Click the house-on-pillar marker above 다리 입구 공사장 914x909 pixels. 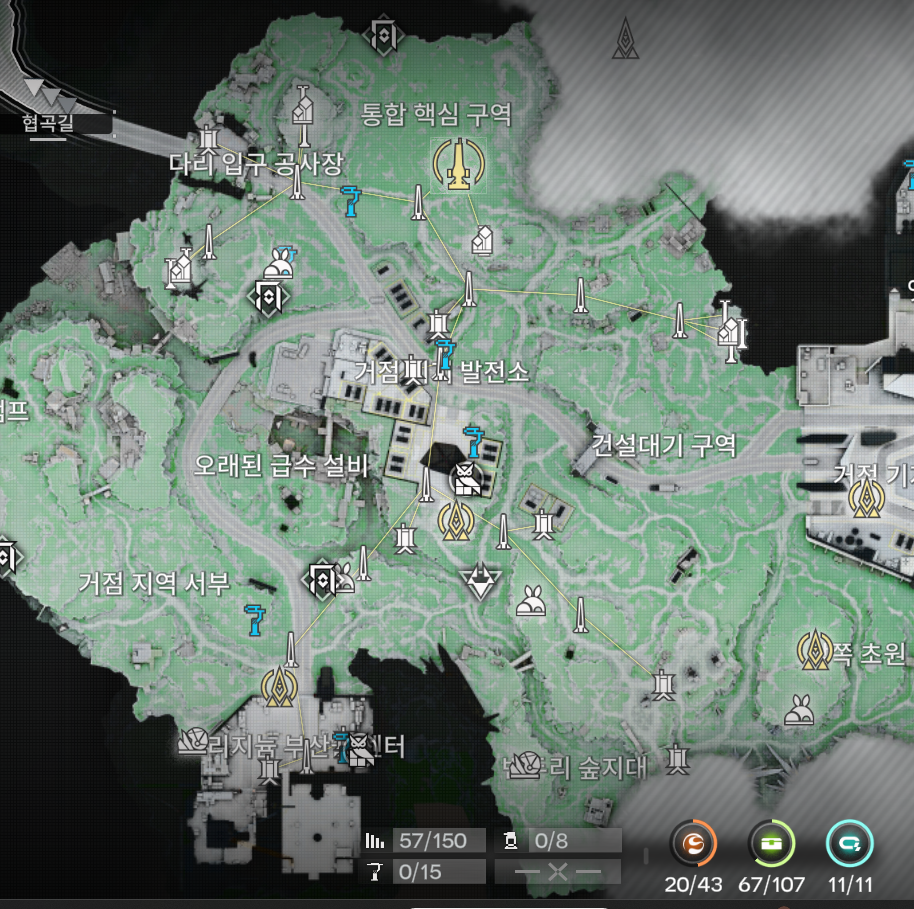(x=304, y=108)
